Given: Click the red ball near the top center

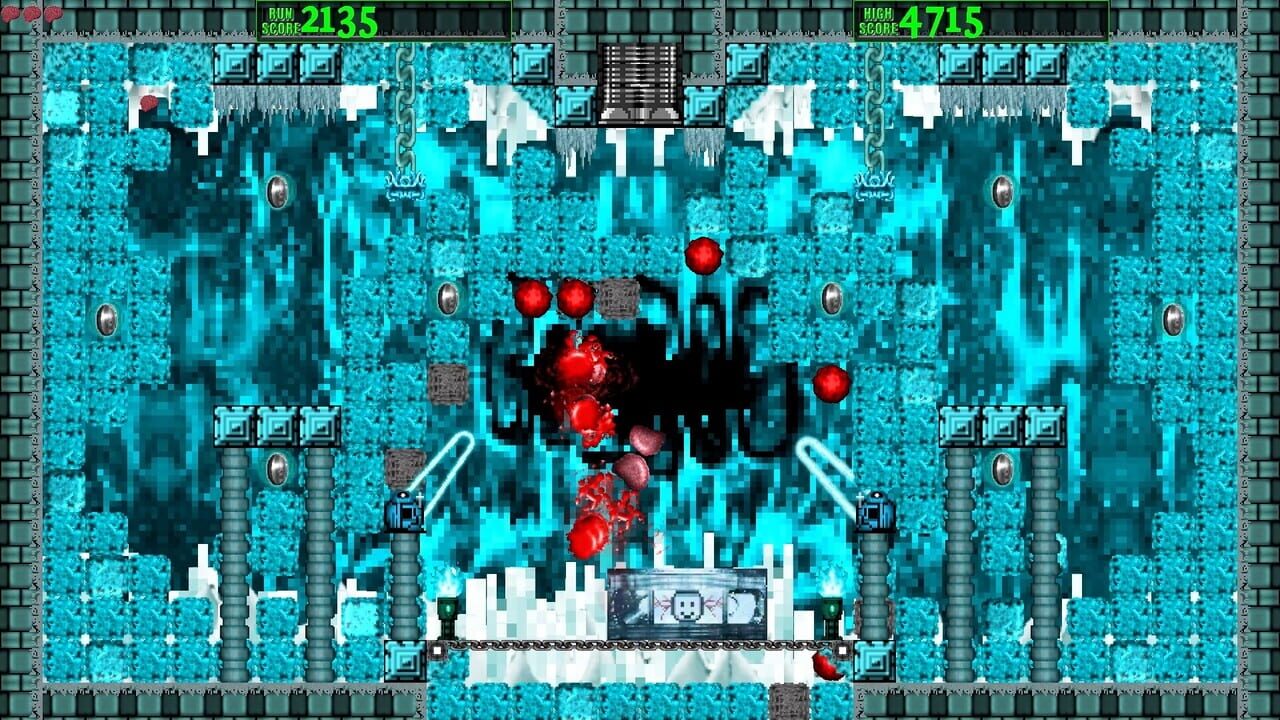Looking at the screenshot, I should pos(703,258).
